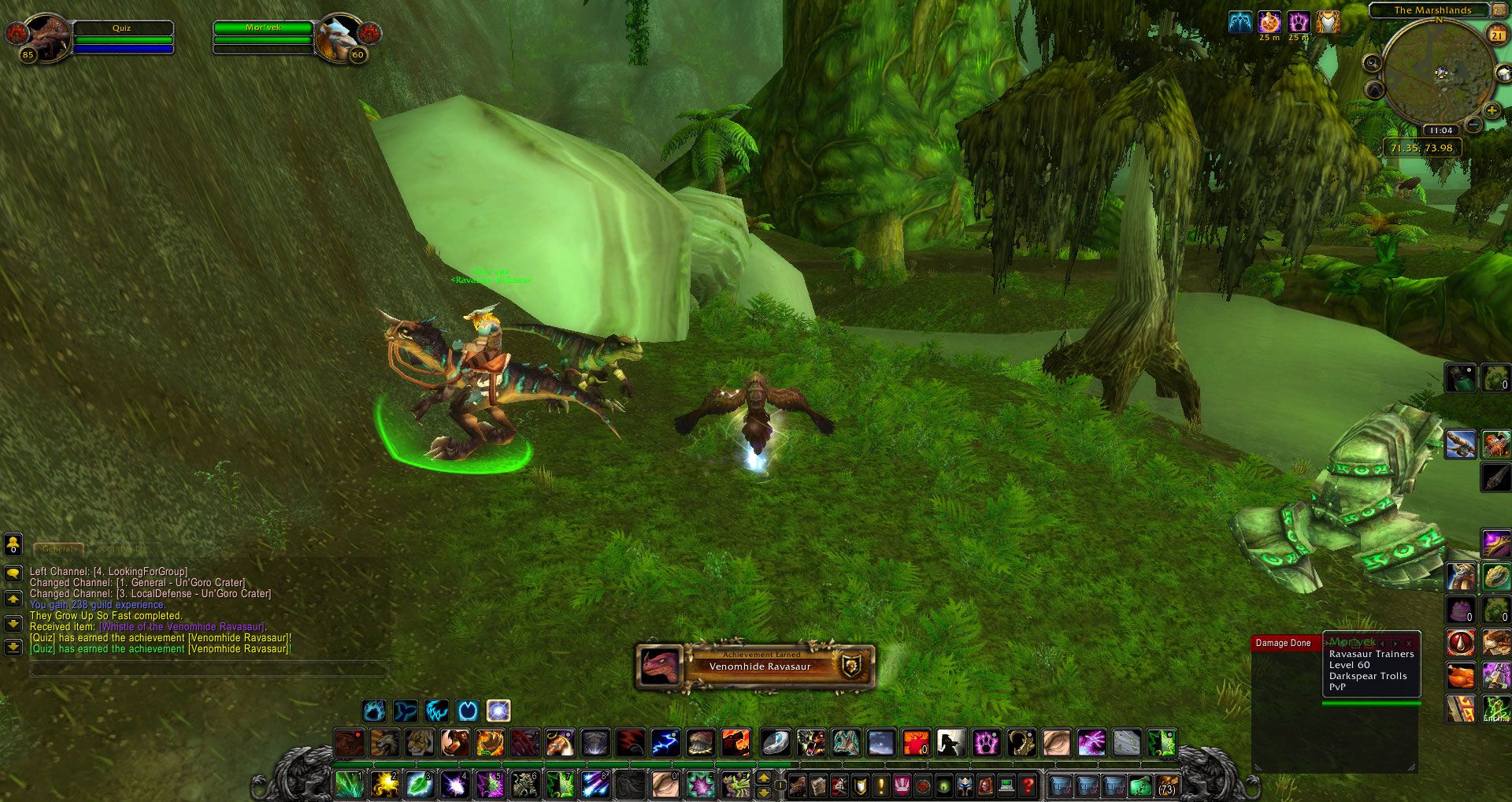
Task: Open the Damage Done meter header
Action: 1284,644
